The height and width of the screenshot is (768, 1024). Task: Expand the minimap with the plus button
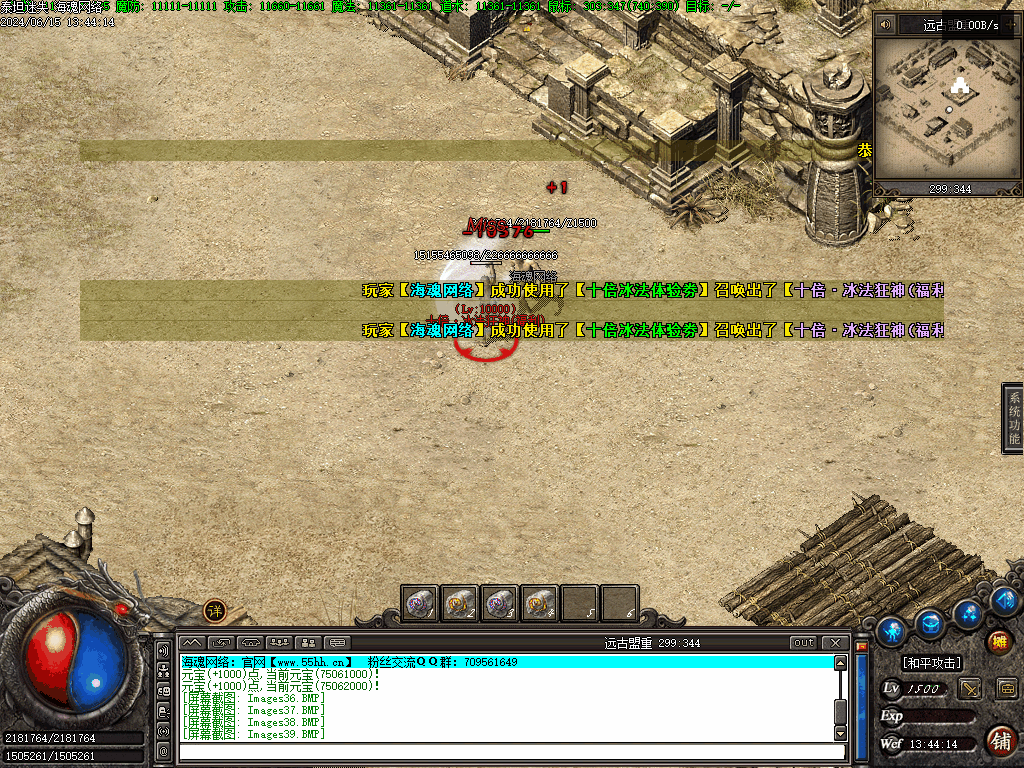click(x=1009, y=24)
